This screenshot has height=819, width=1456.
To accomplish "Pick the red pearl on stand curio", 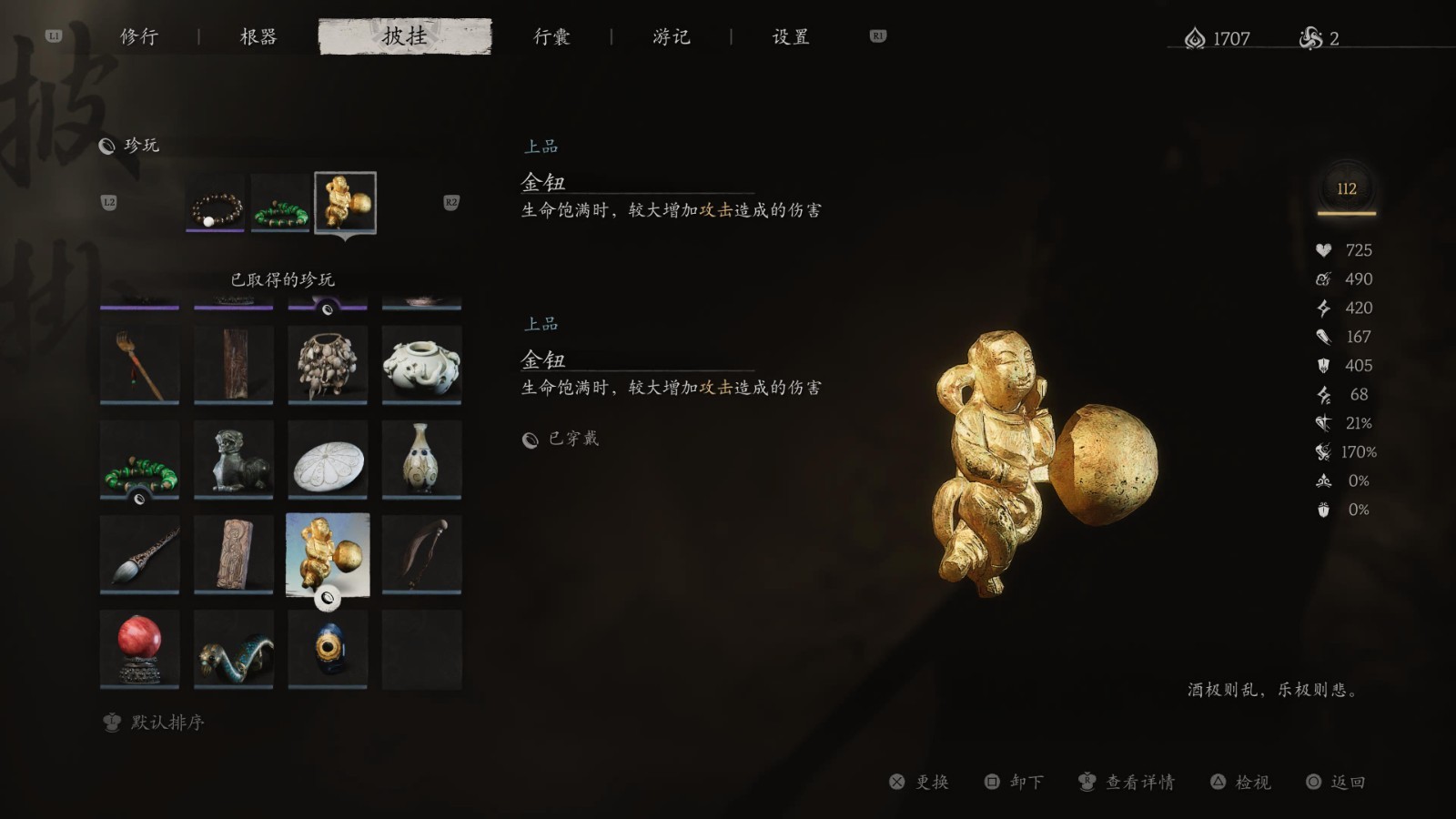I will click(140, 648).
